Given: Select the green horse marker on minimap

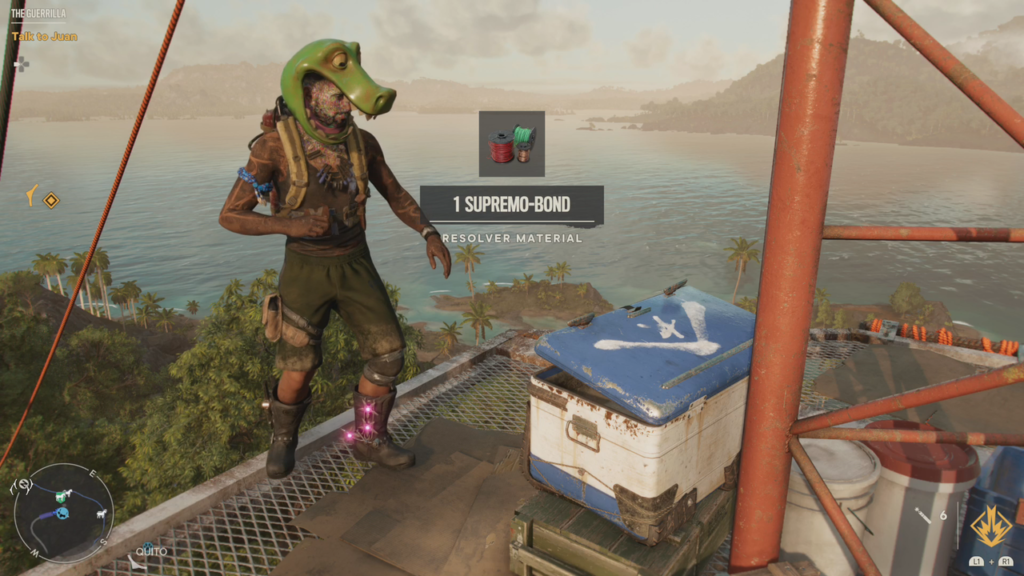Looking at the screenshot, I should pyautogui.click(x=62, y=496).
